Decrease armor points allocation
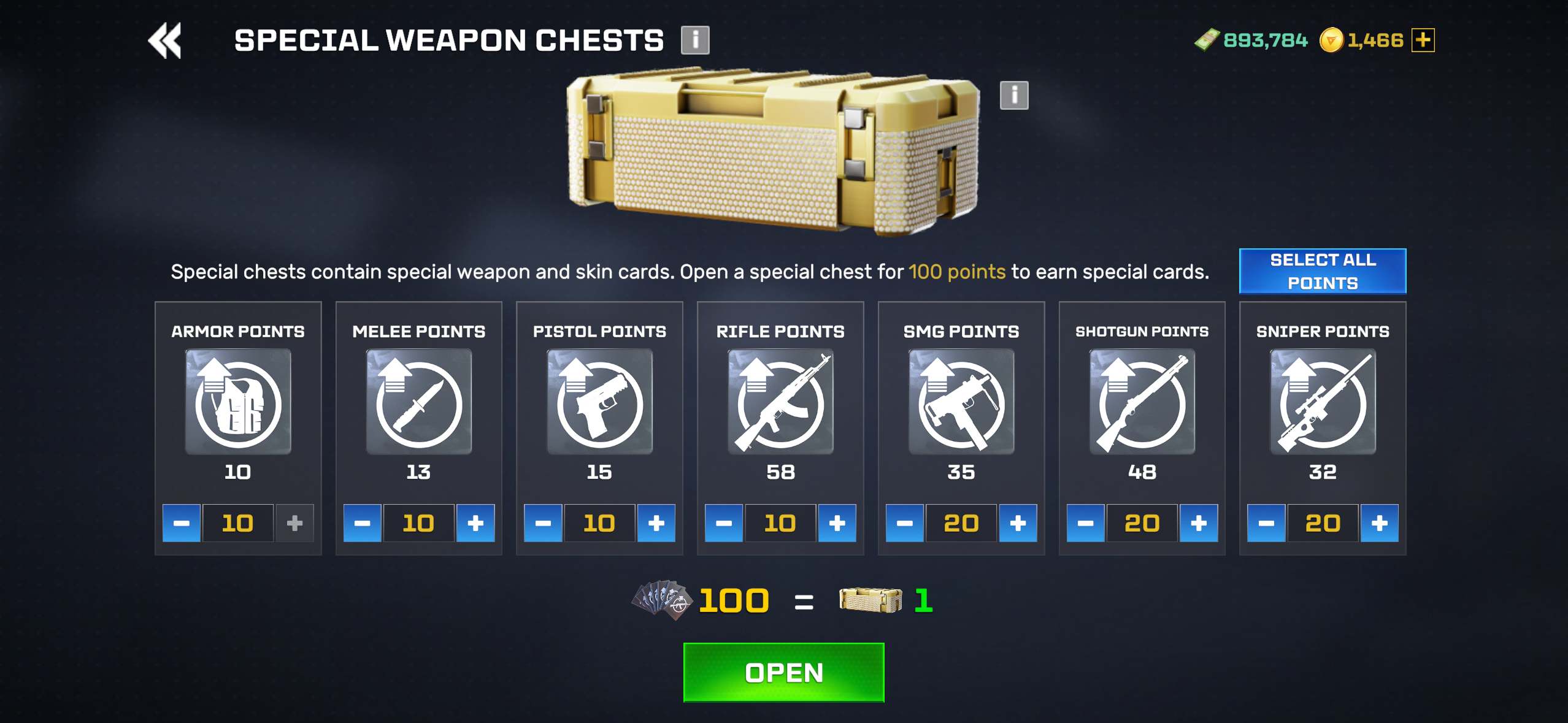This screenshot has height=723, width=1568. pyautogui.click(x=182, y=523)
